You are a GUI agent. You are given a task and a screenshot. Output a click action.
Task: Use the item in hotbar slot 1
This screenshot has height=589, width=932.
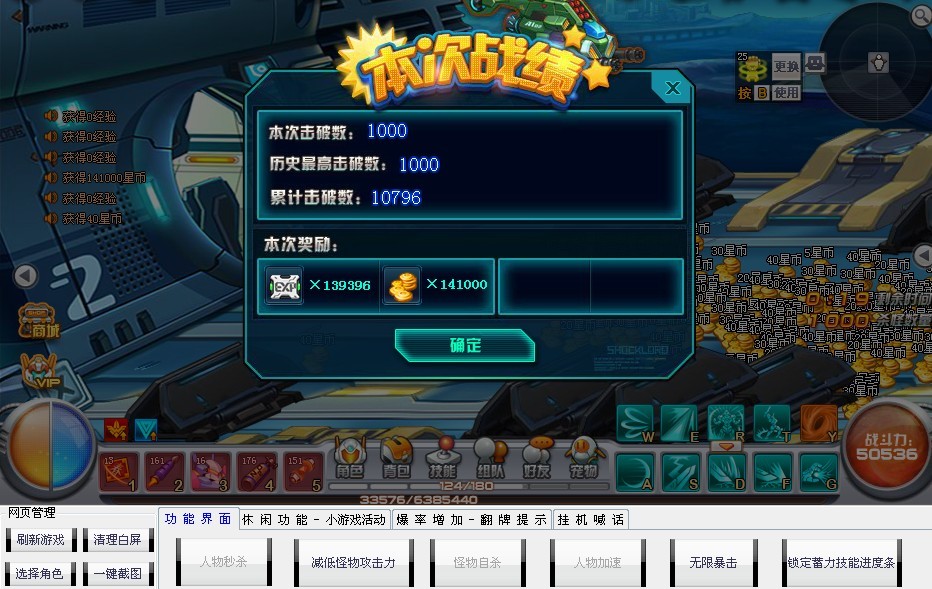tap(118, 471)
